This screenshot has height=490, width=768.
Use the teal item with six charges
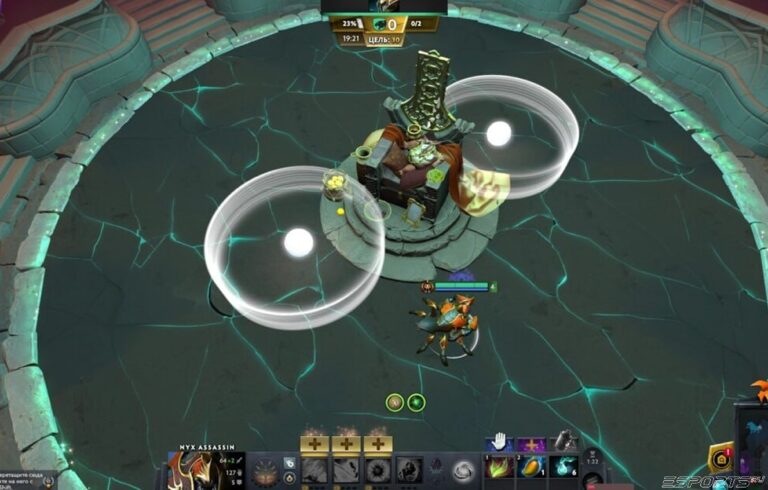point(565,466)
